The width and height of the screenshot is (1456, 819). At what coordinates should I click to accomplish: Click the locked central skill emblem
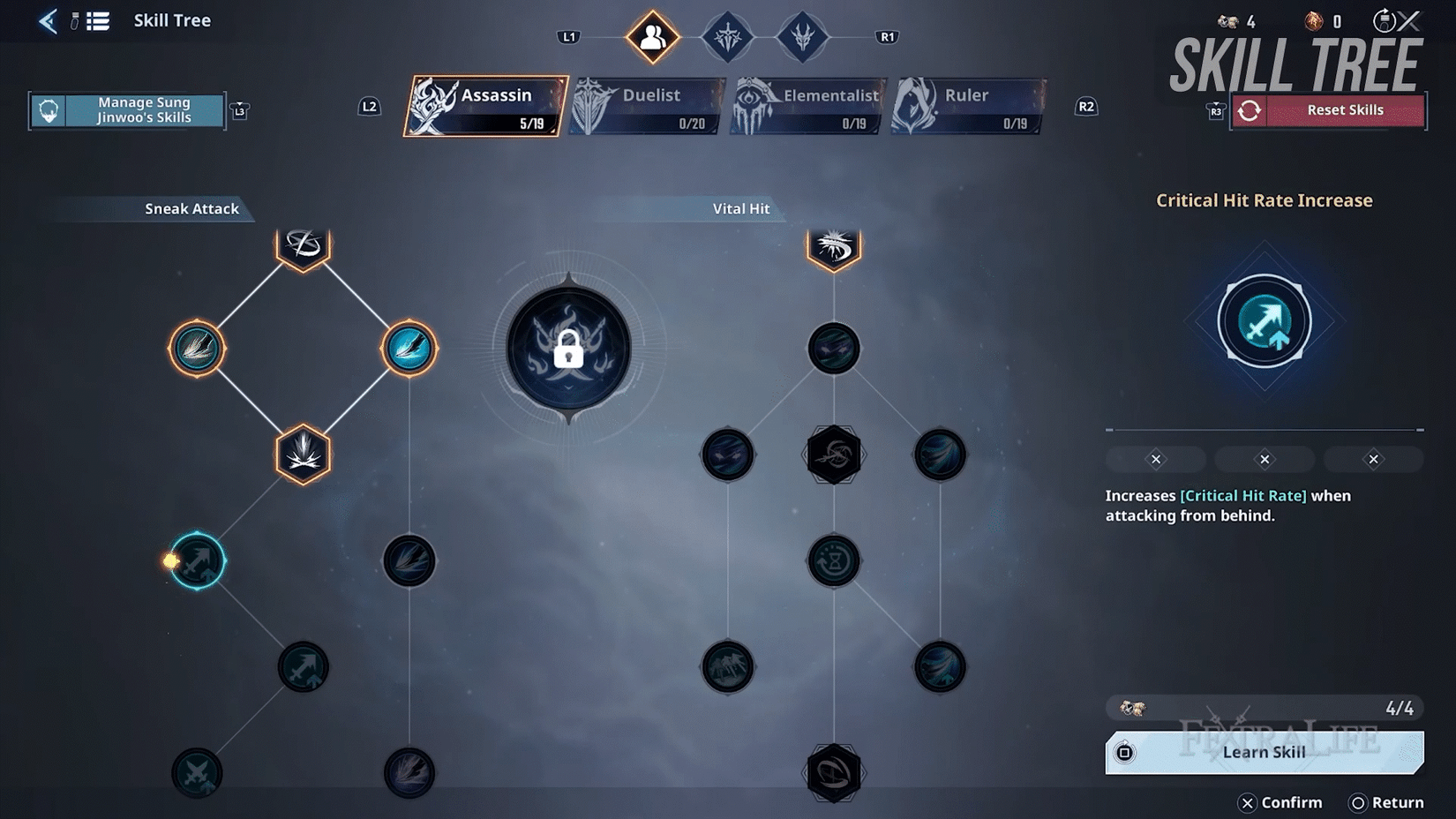pyautogui.click(x=569, y=349)
